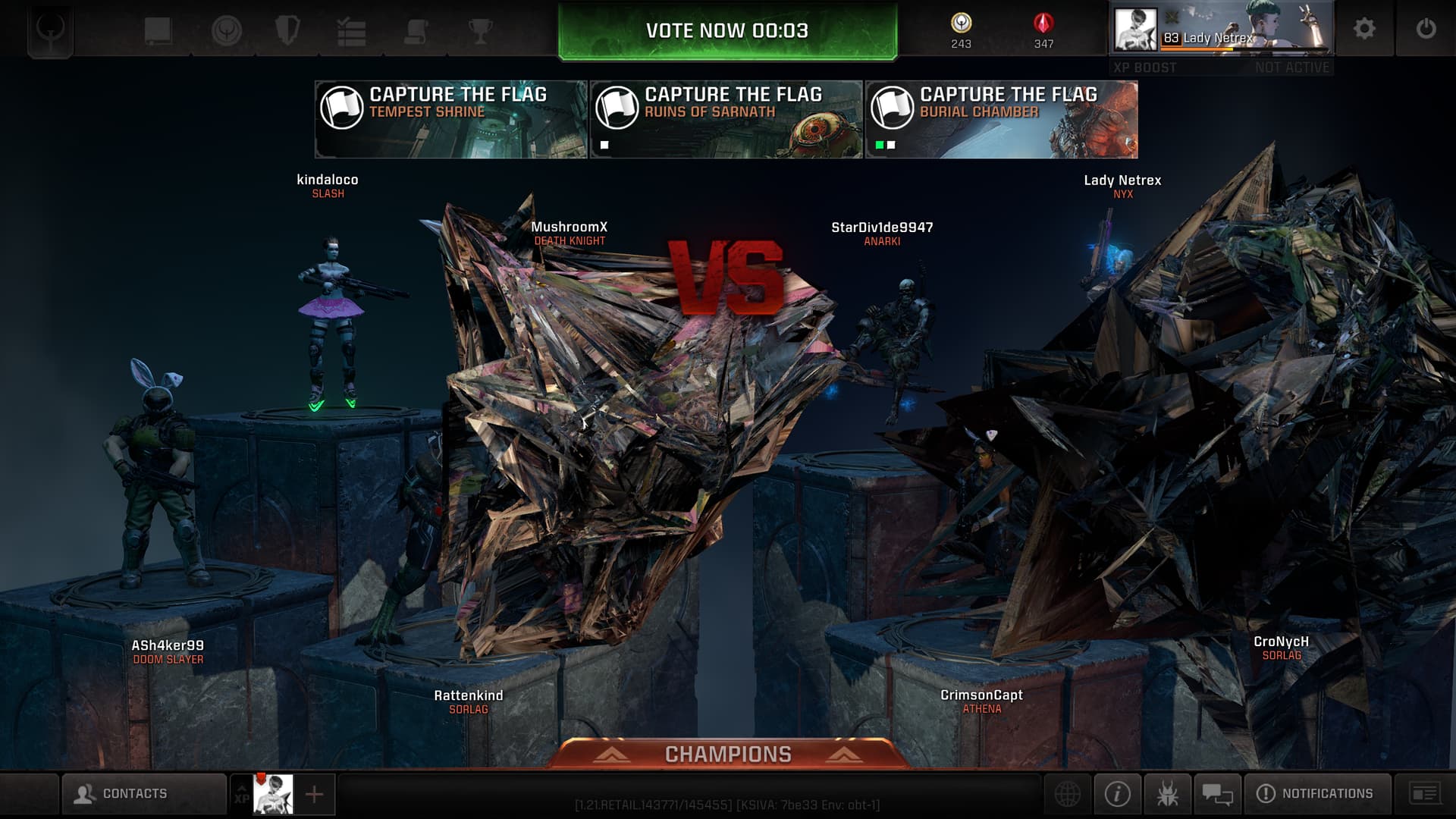Viewport: 1456px width, 819px height.
Task: Report a bug via the bug icon
Action: [1167, 794]
